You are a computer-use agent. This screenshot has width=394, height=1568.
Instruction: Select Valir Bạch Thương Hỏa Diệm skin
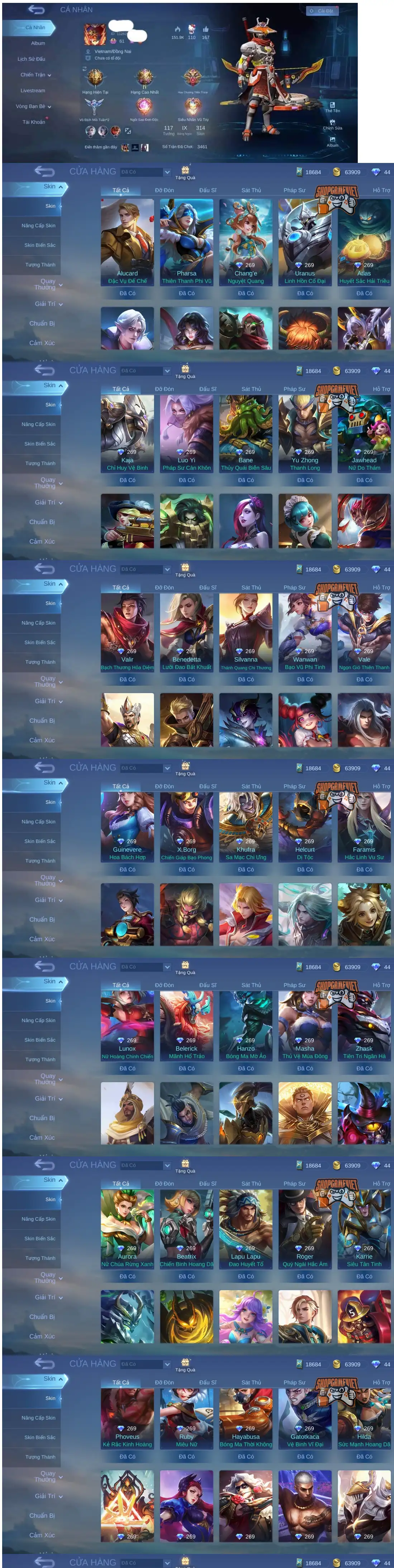[127, 632]
